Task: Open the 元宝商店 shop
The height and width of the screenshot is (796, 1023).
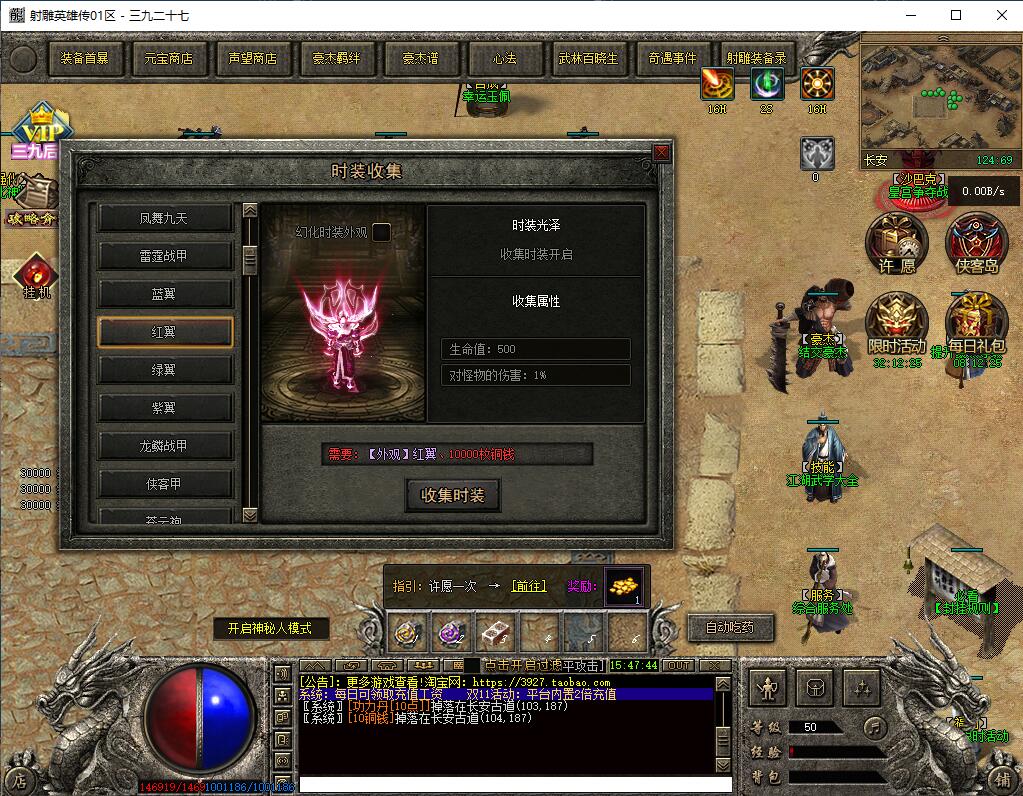Action: click(x=168, y=59)
